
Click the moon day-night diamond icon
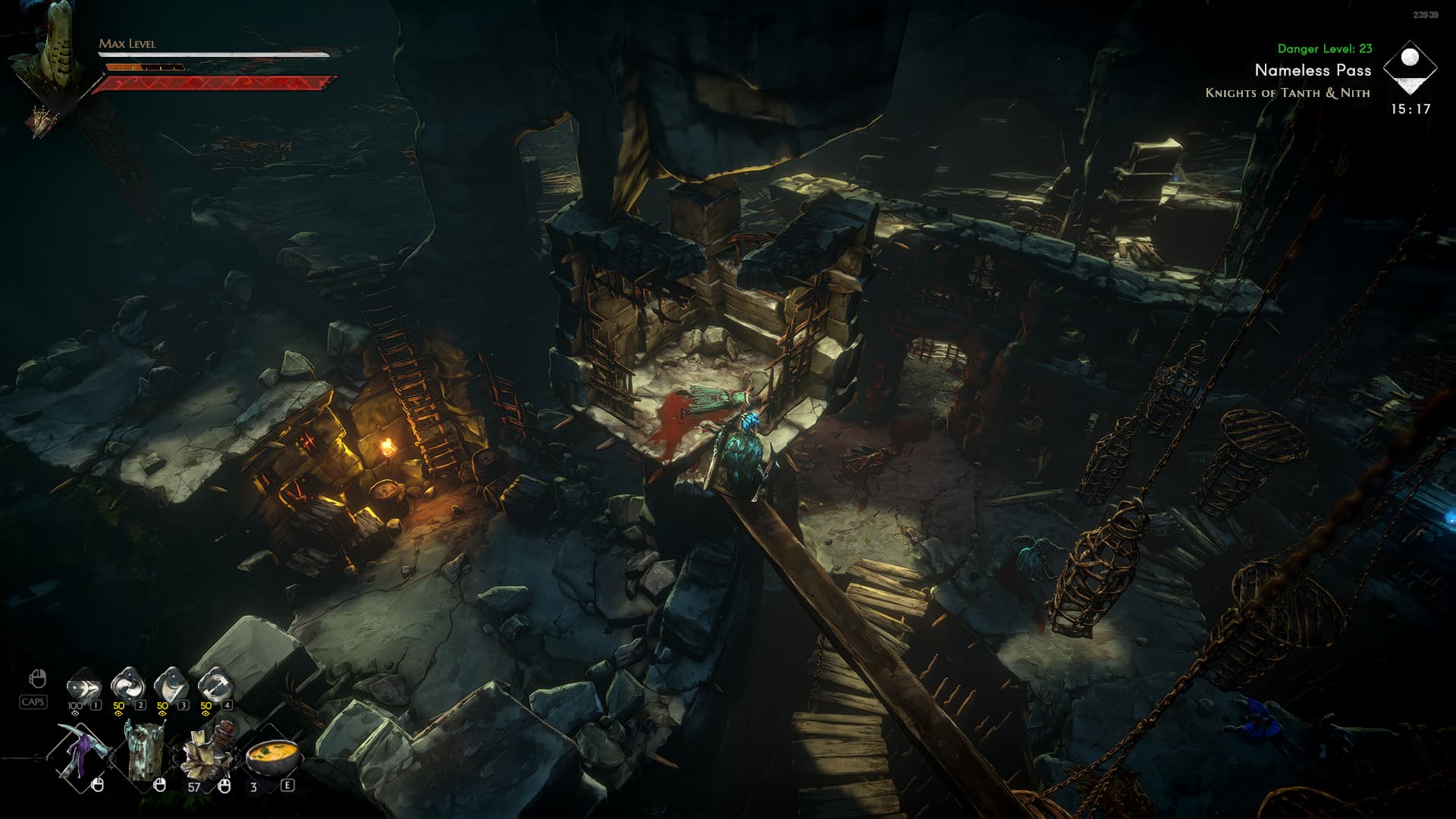(x=1410, y=67)
